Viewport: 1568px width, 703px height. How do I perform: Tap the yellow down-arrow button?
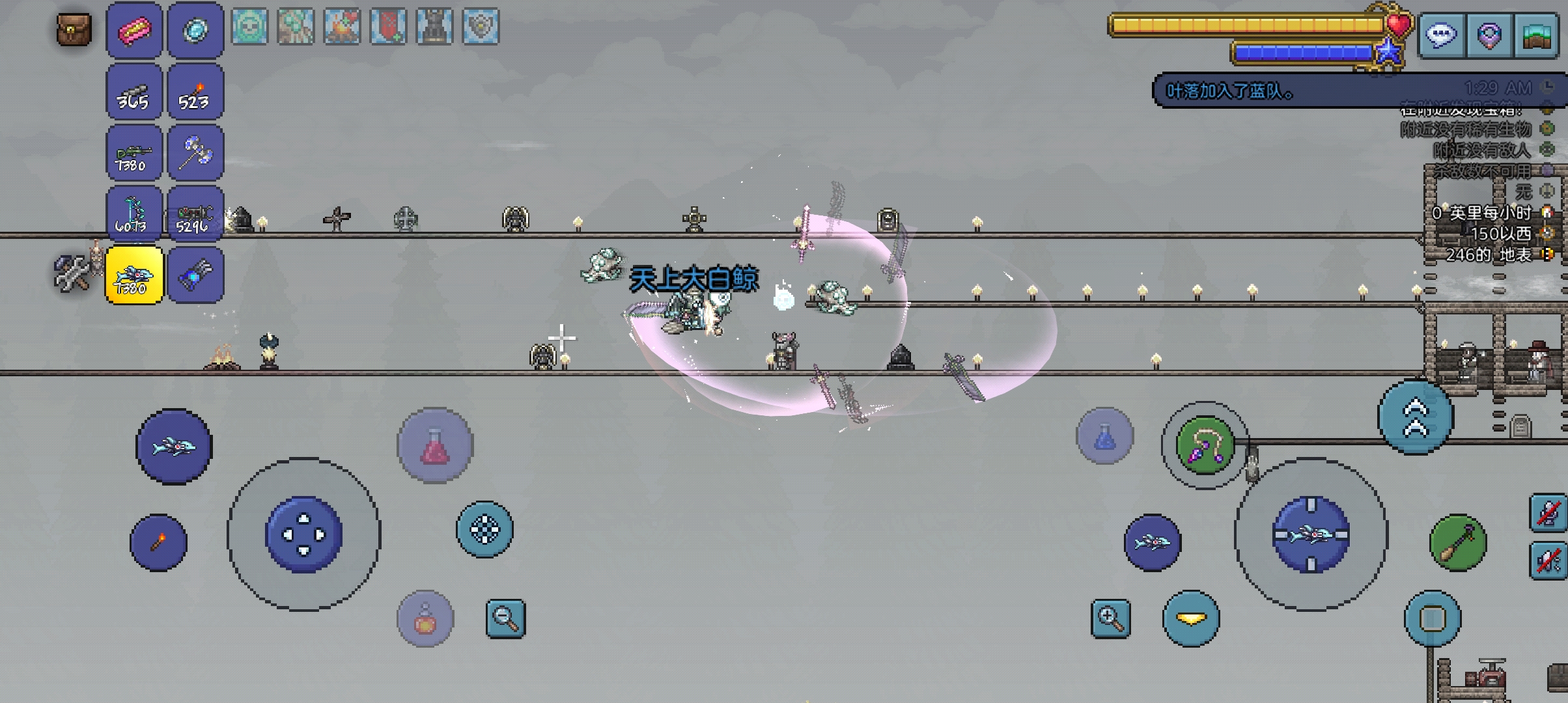(x=1191, y=618)
